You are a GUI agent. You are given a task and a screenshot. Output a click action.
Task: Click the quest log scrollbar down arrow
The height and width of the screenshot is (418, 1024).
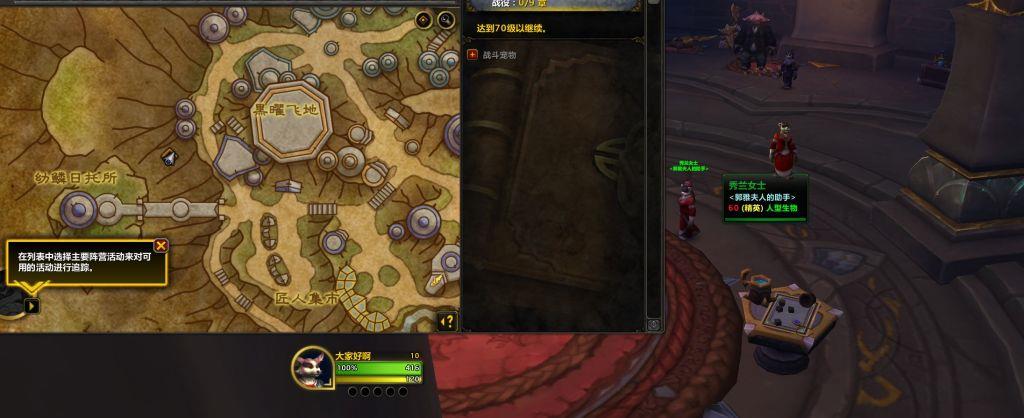pyautogui.click(x=654, y=324)
